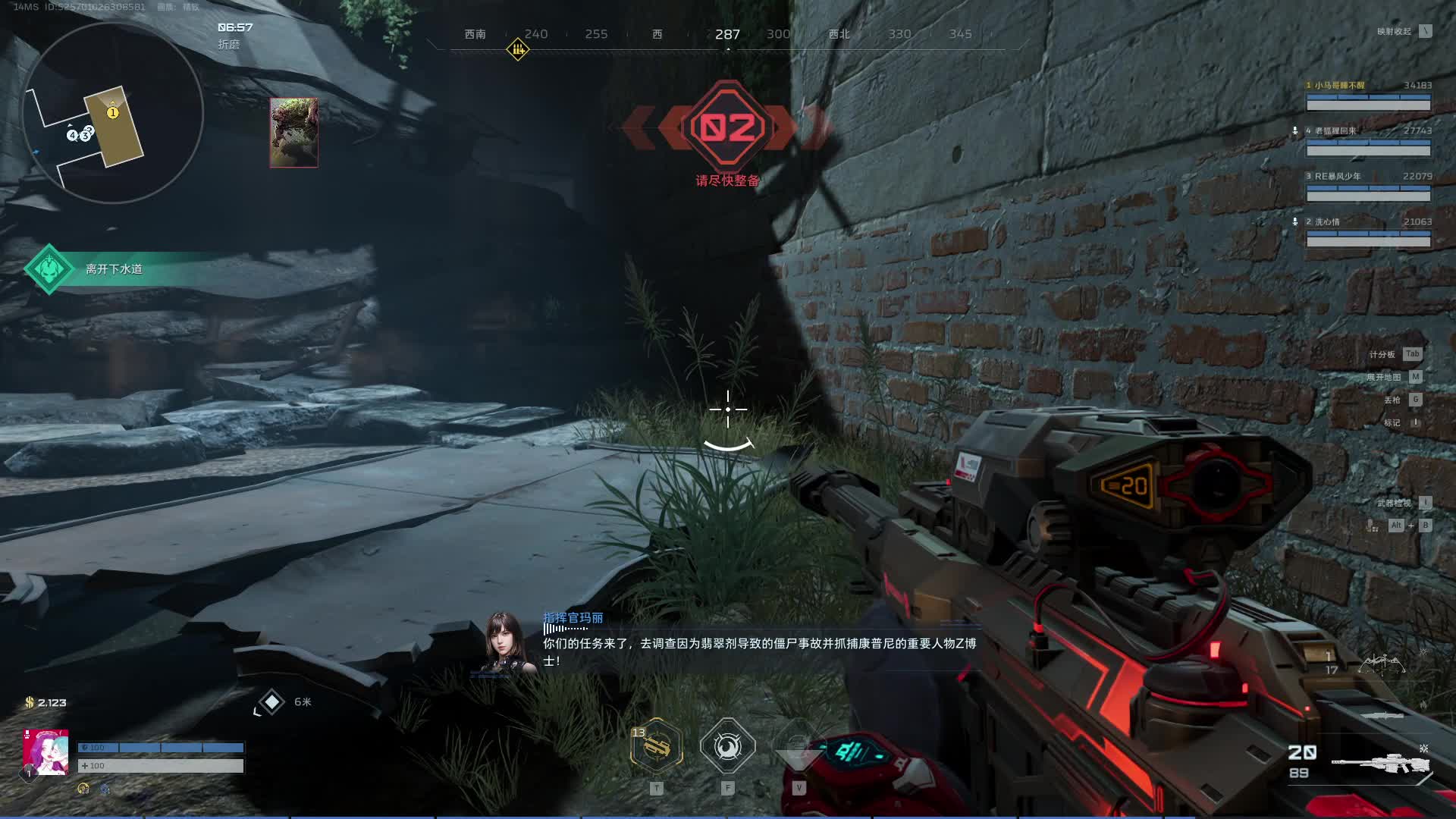Click the yellow diamond compass marker
Screen dimensions: 1456x819
pyautogui.click(x=518, y=50)
